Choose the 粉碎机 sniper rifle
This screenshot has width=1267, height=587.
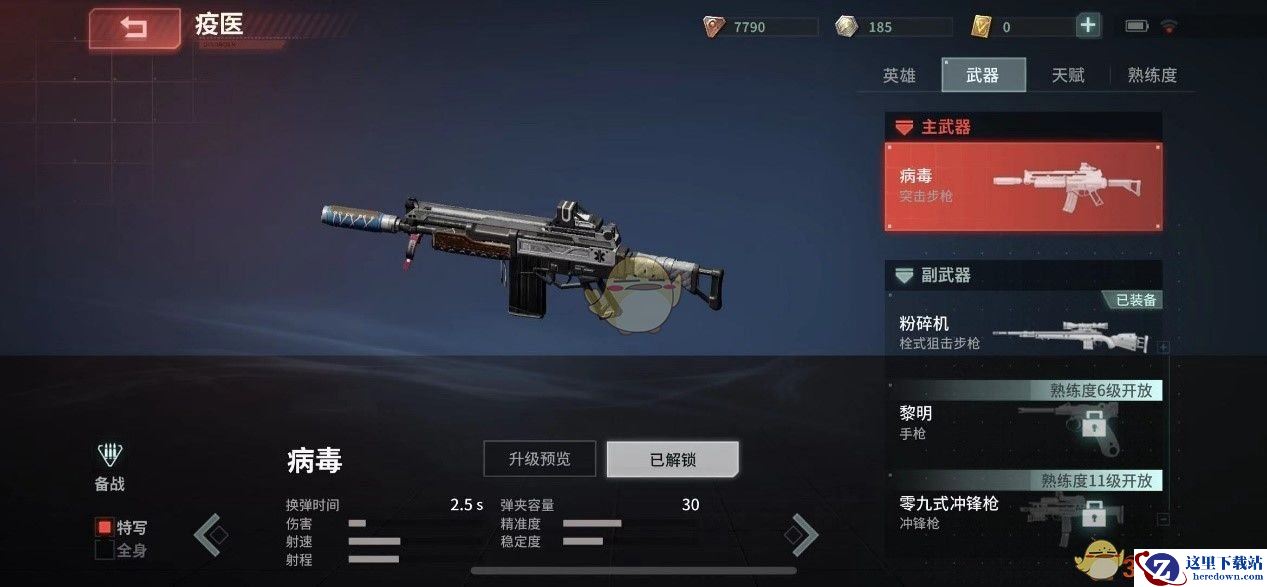(x=1023, y=333)
